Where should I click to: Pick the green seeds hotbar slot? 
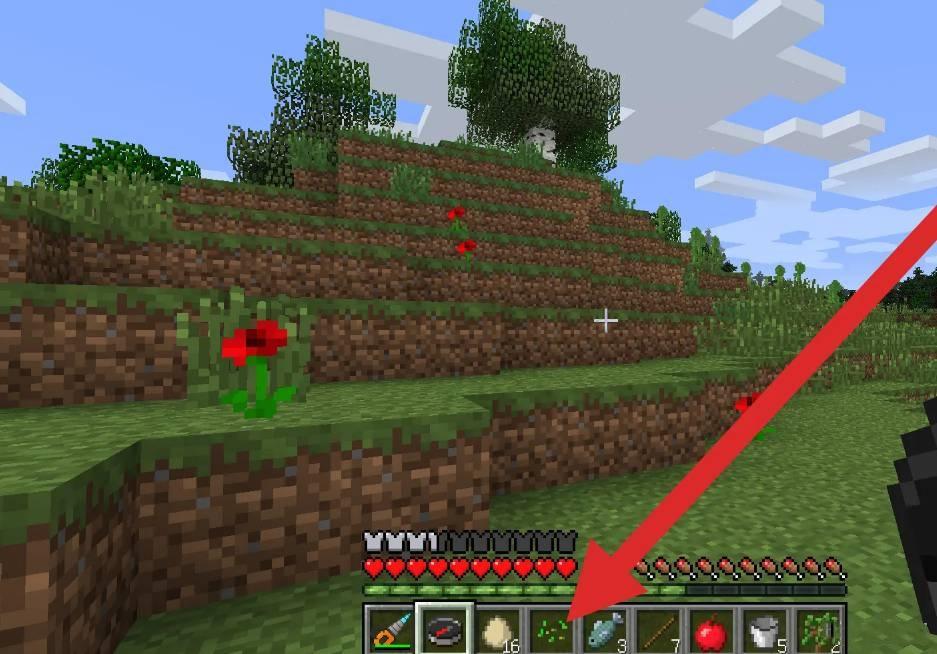tap(548, 631)
